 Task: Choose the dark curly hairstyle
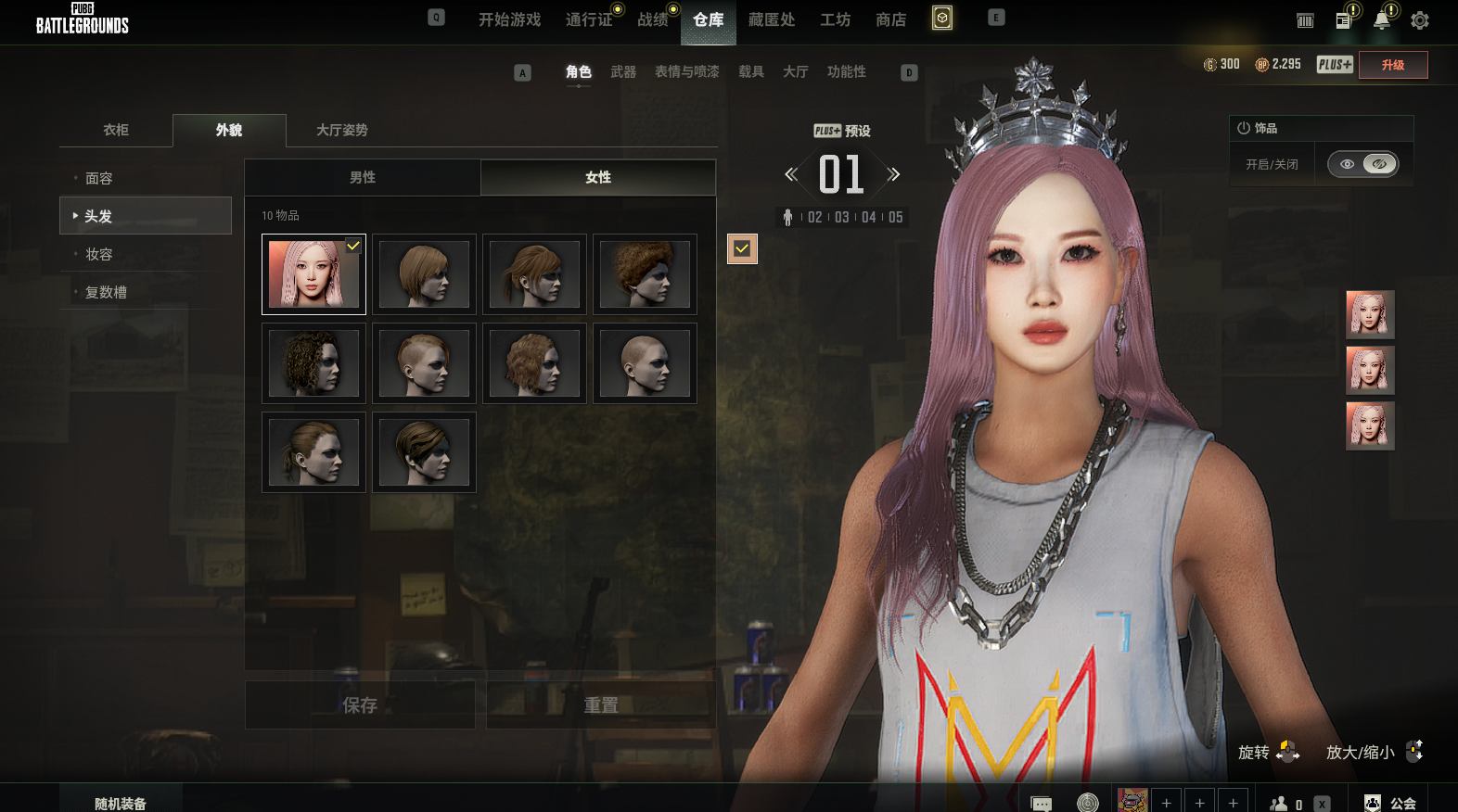pyautogui.click(x=313, y=363)
